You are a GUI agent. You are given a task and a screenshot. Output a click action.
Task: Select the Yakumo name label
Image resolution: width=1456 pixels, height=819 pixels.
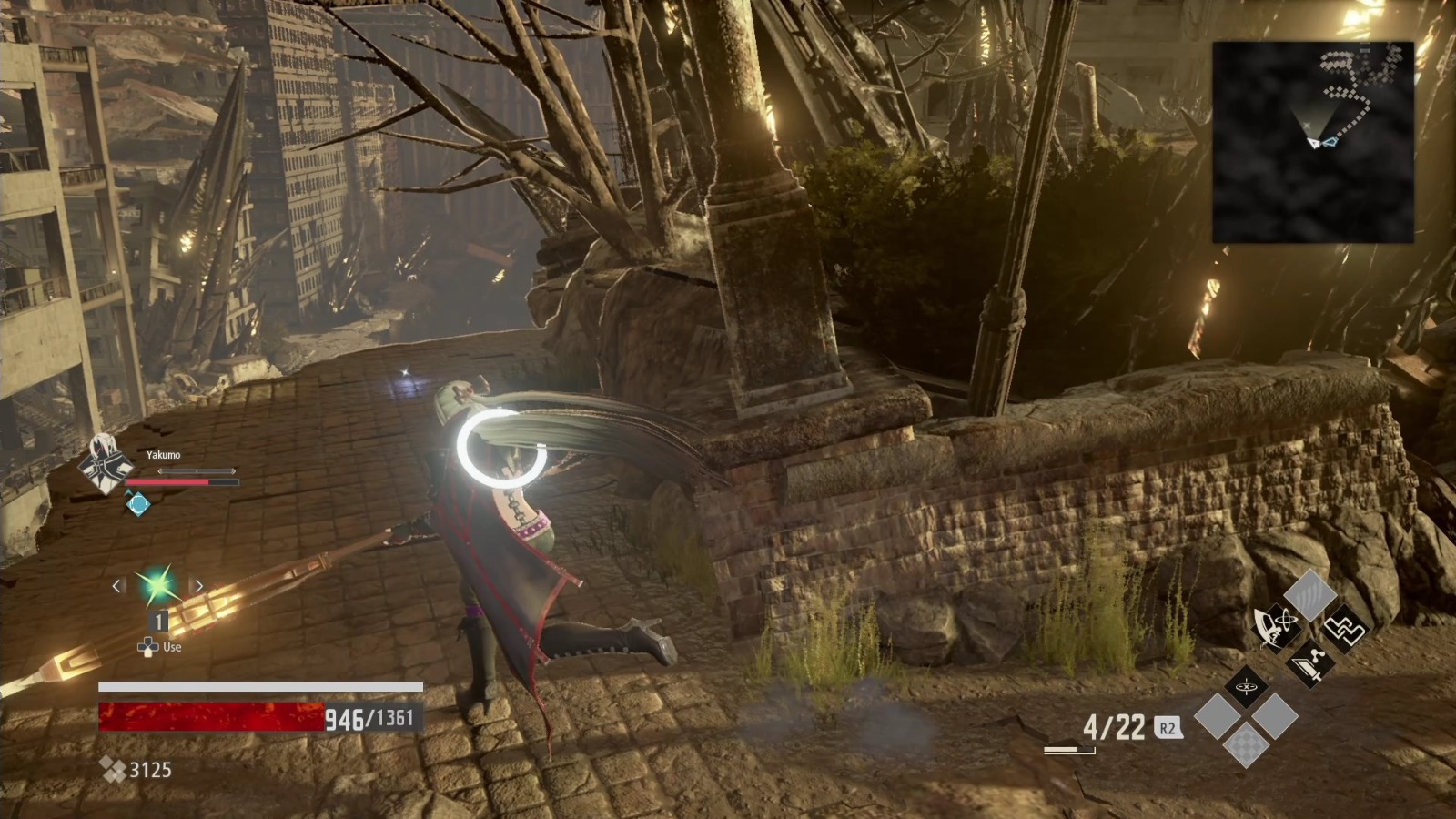[x=164, y=455]
